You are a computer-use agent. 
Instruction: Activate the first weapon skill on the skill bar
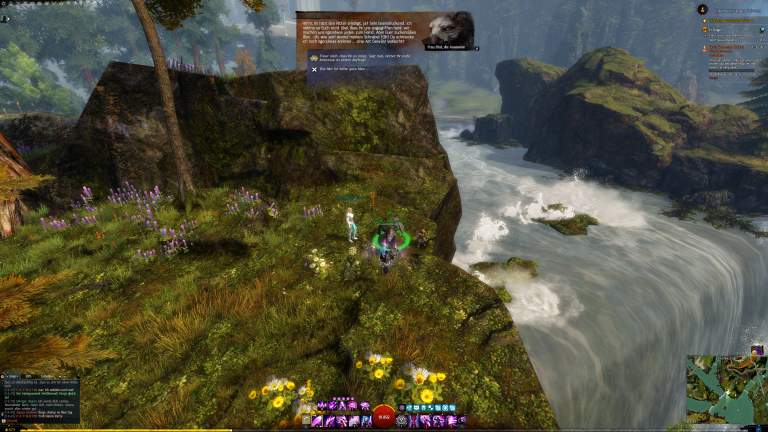click(317, 422)
